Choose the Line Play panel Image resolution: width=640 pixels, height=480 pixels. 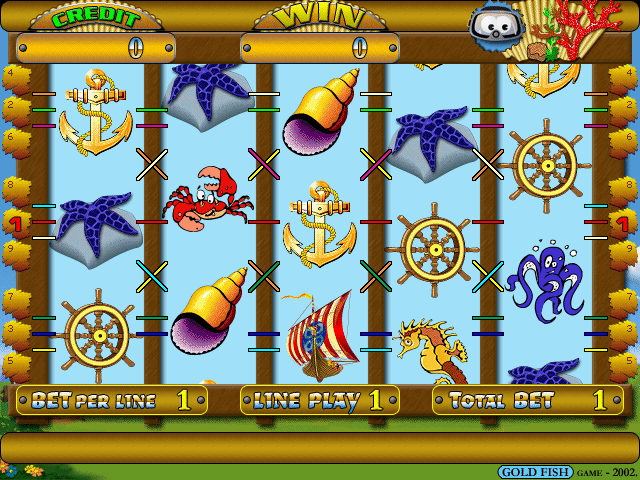(319, 401)
